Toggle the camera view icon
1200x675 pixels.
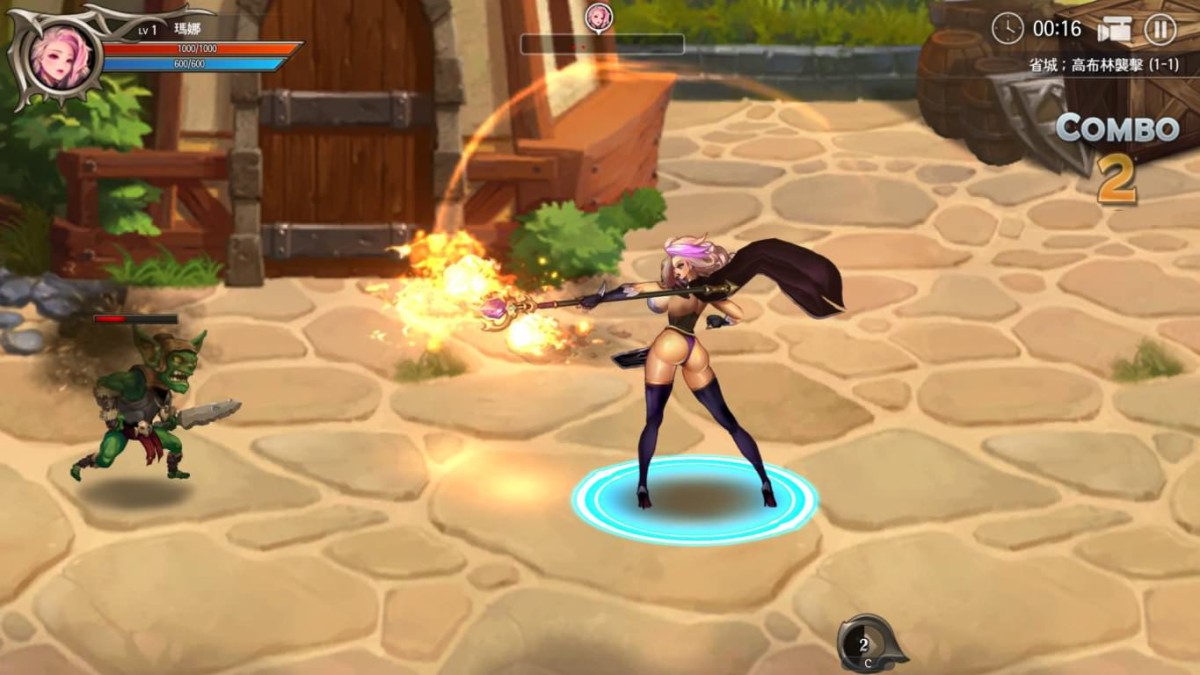tap(1113, 29)
